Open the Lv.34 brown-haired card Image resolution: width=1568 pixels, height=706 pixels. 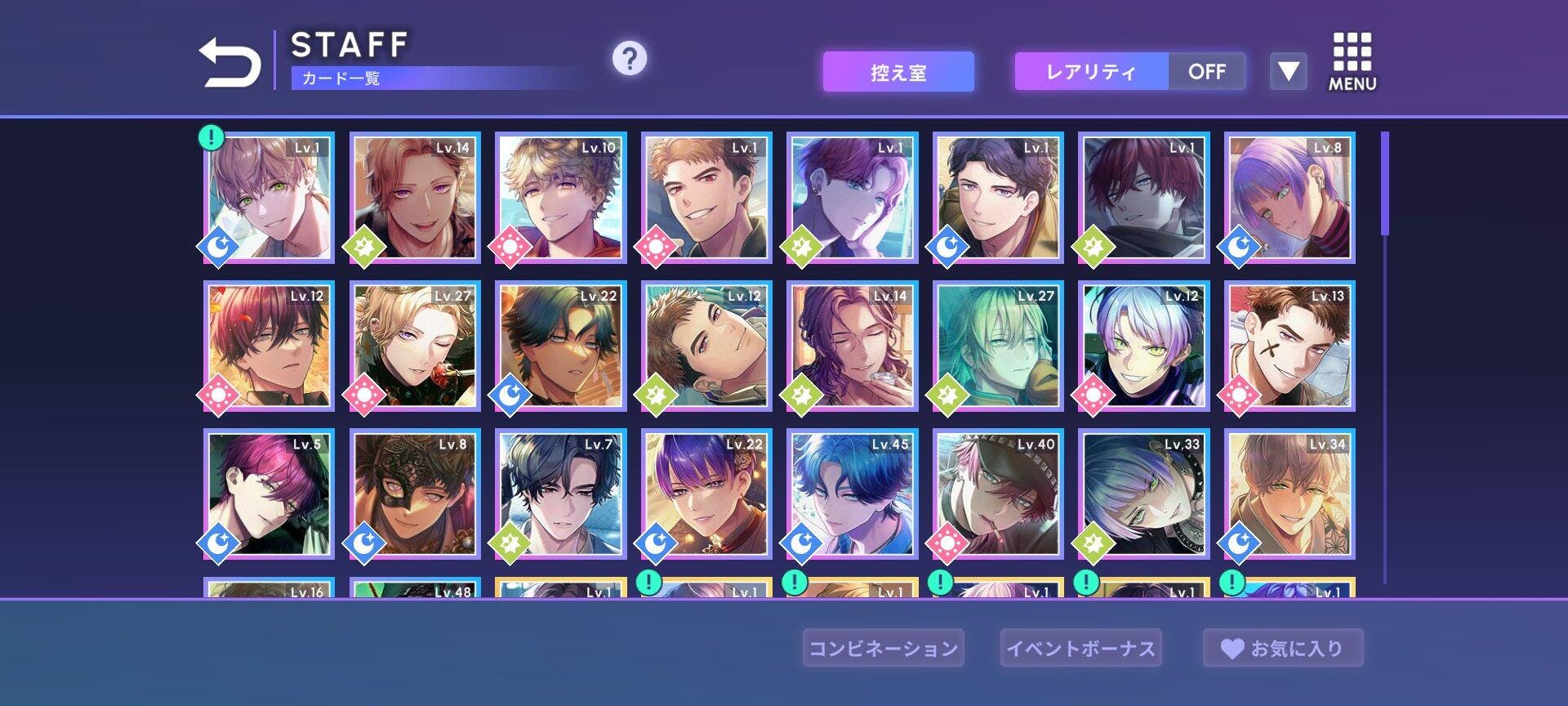tap(1290, 494)
